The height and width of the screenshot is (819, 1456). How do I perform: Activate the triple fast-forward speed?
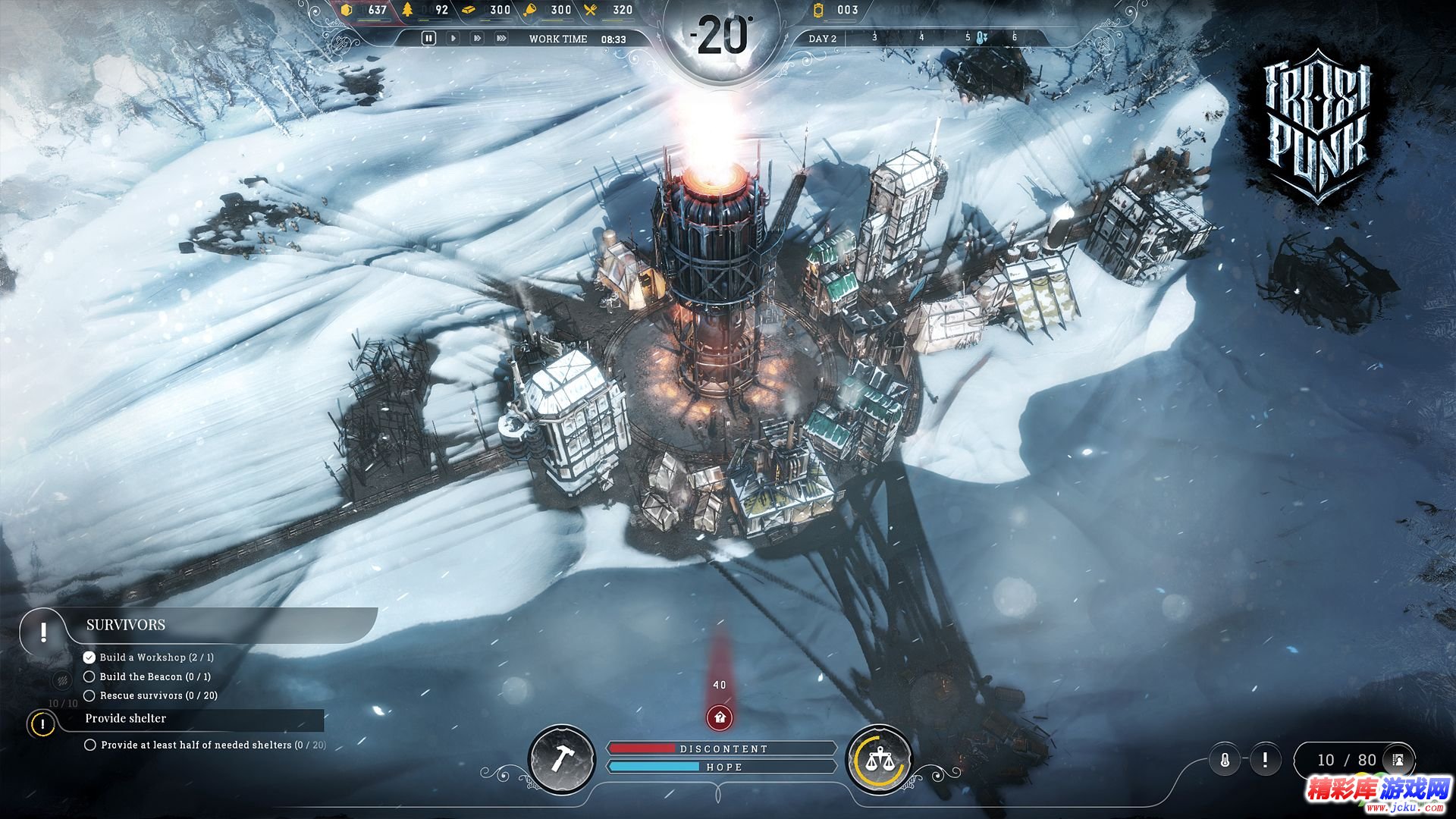[x=501, y=38]
